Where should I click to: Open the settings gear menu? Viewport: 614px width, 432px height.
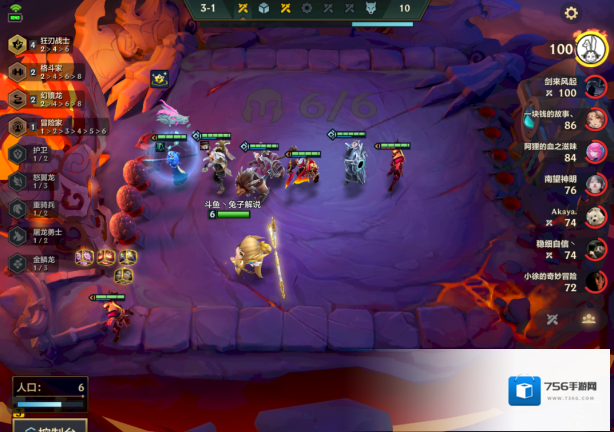(571, 13)
